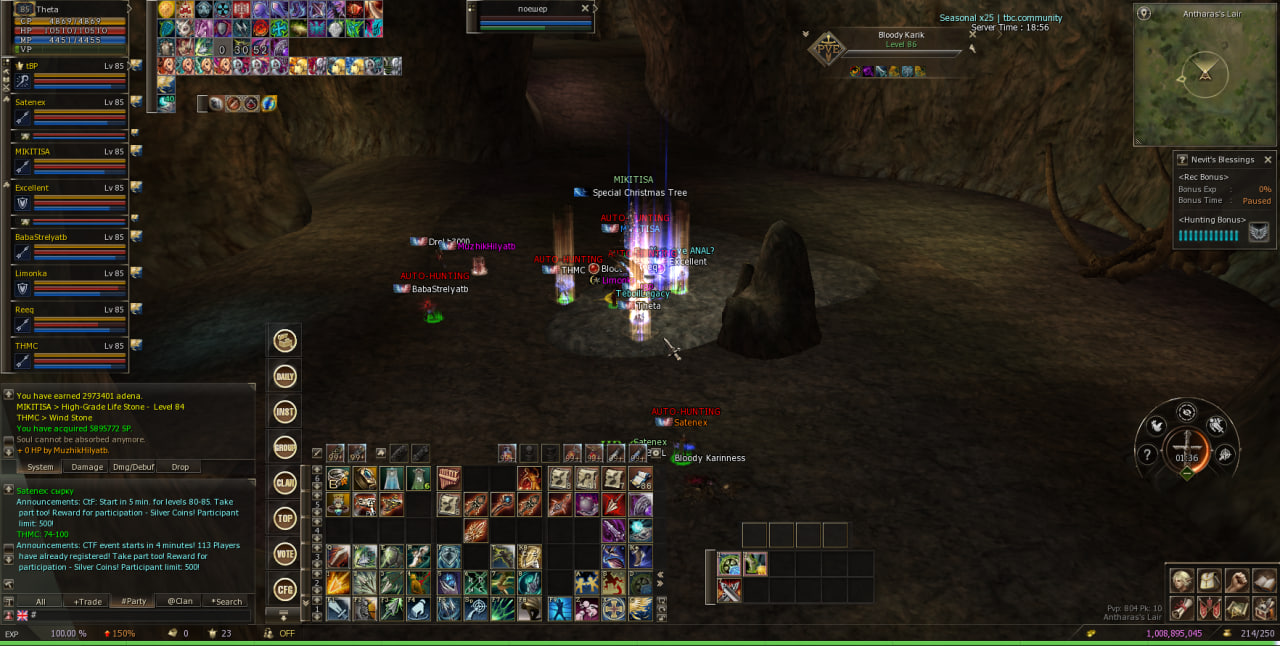Open the character portrait menu icon
Screen dimensions: 1280x646
click(x=1183, y=581)
